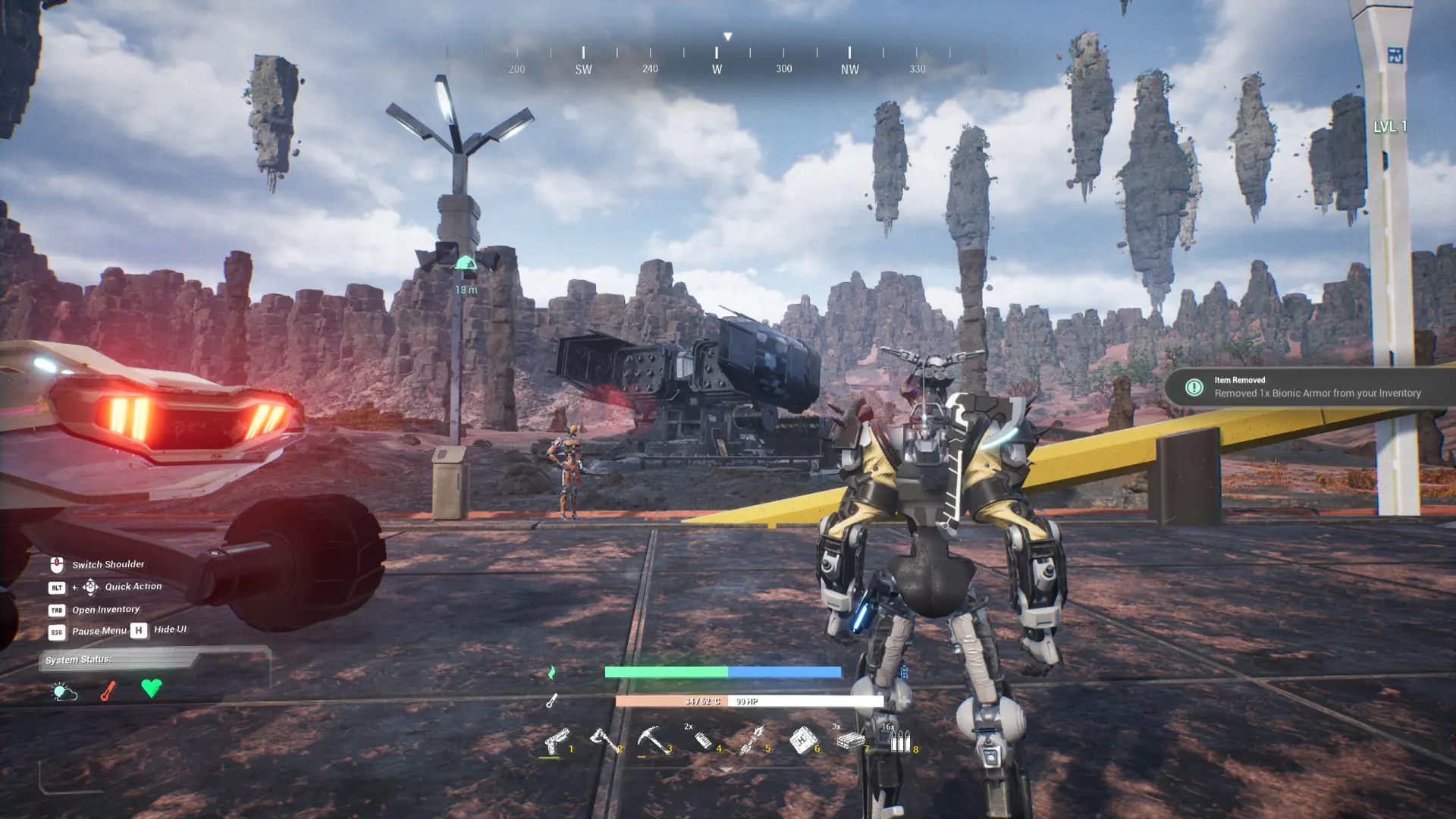Click the red thermometer status icon

[x=108, y=691]
